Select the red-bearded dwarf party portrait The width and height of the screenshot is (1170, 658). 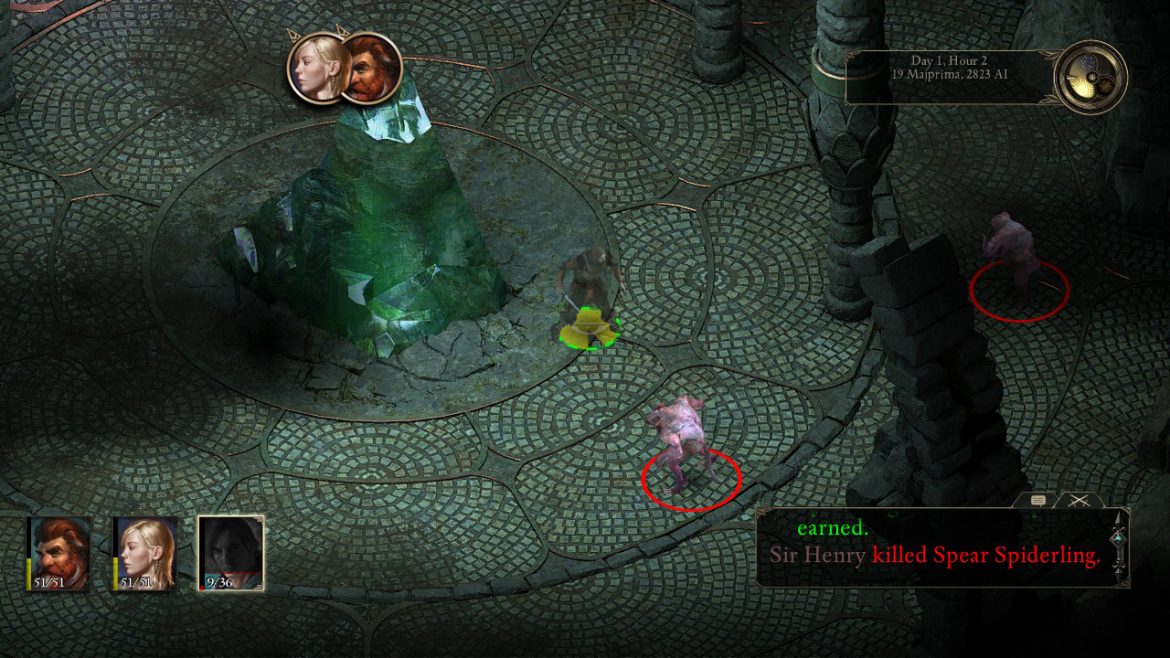pyautogui.click(x=59, y=551)
